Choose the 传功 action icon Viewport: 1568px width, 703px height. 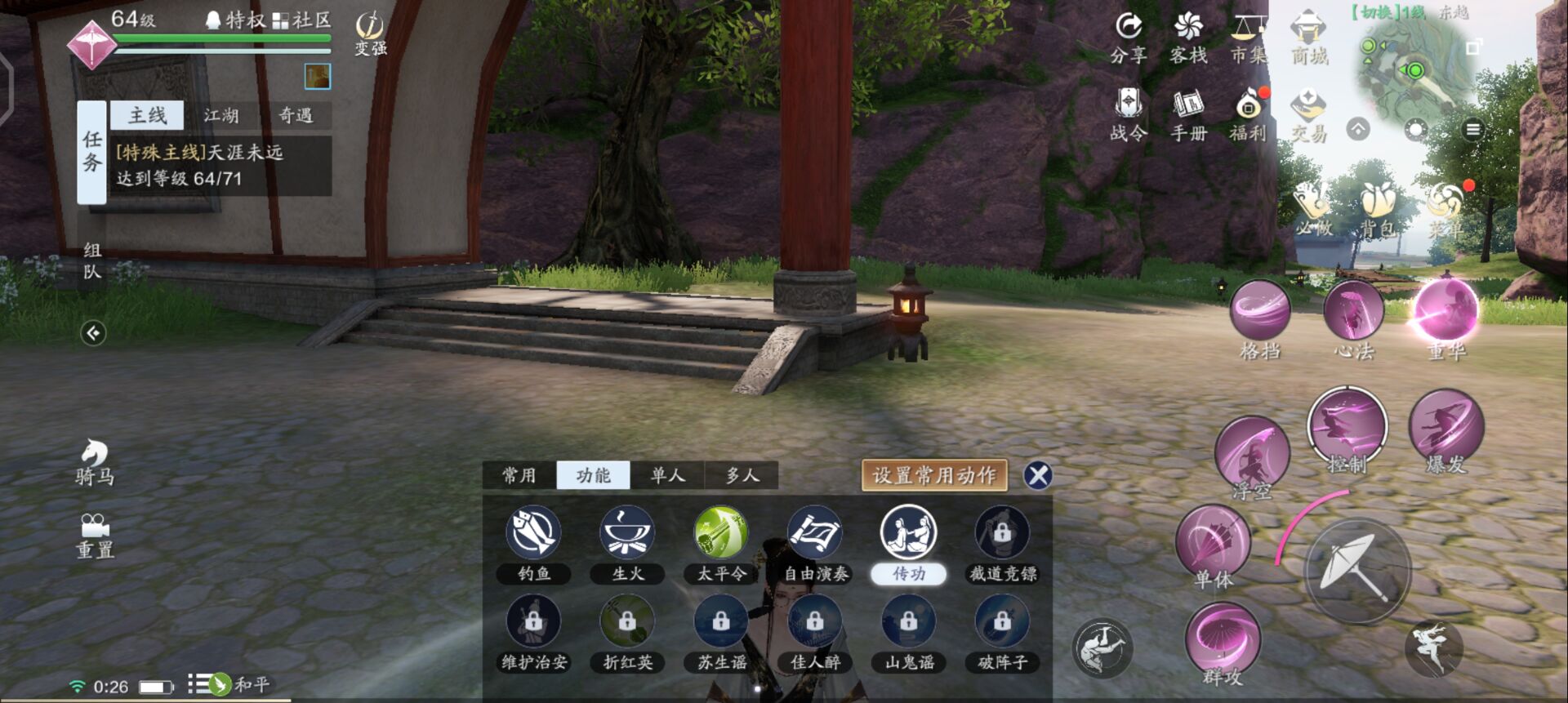click(908, 532)
